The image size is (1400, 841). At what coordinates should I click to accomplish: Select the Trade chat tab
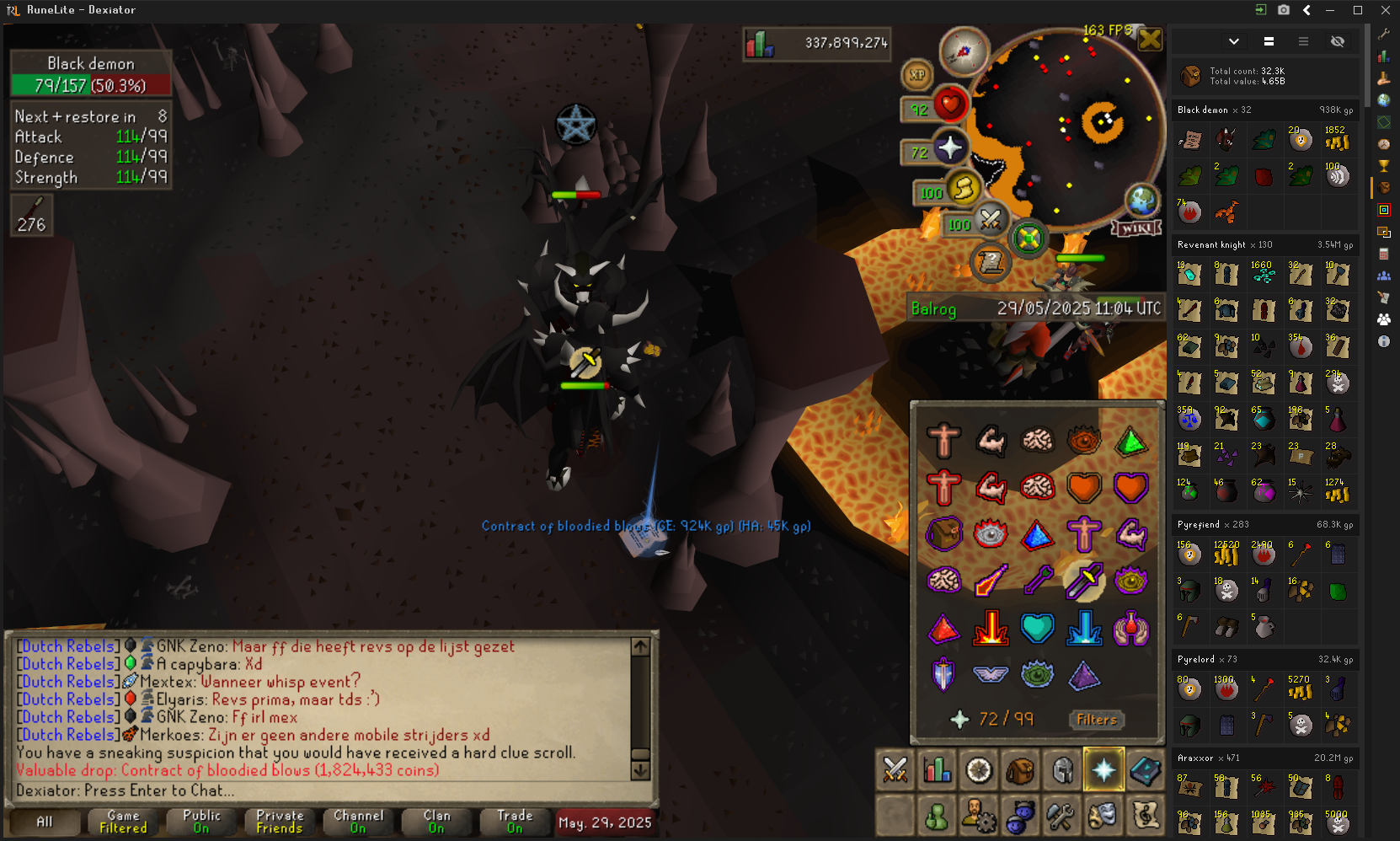515,822
